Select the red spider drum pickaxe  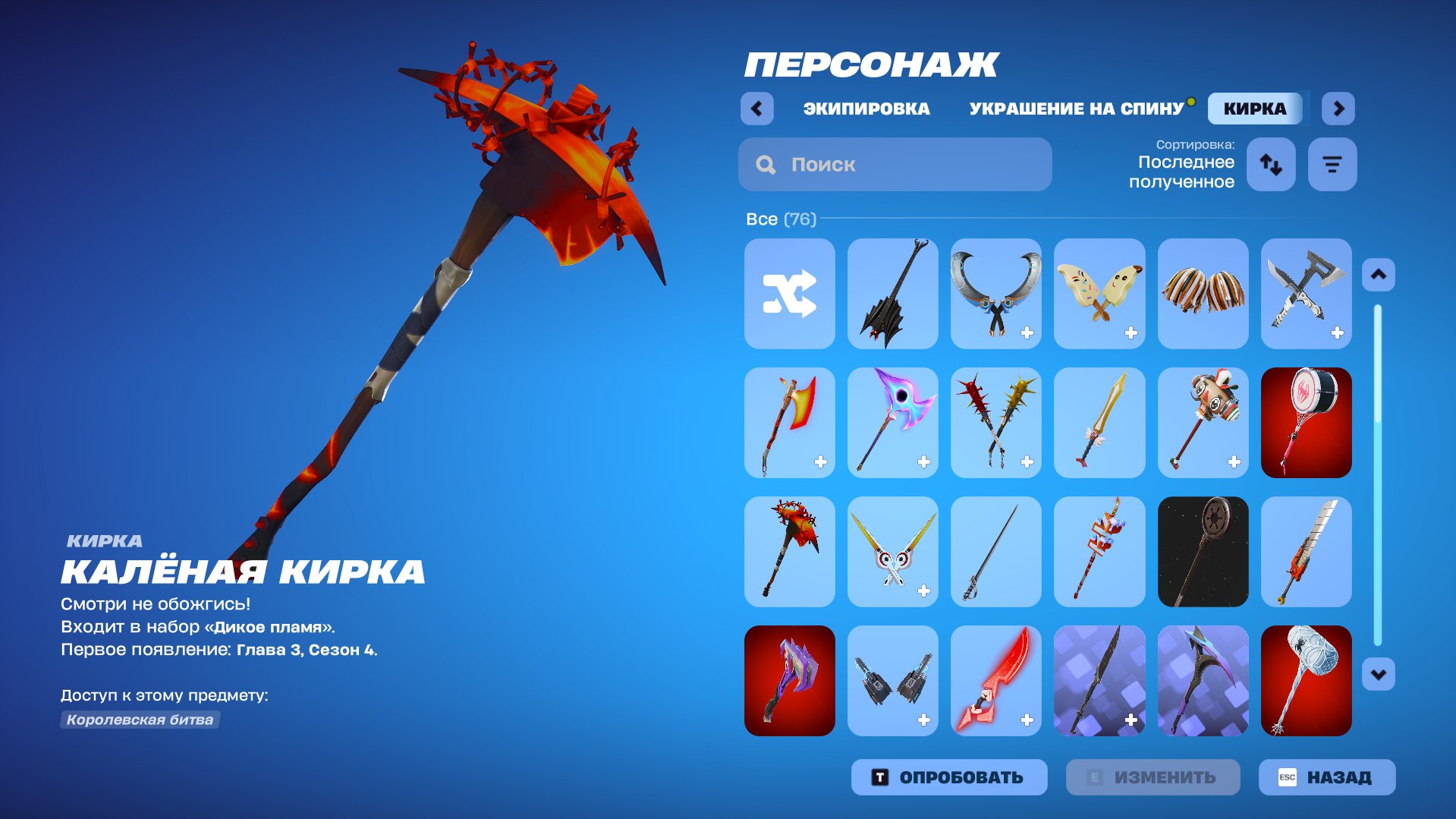(x=1306, y=423)
